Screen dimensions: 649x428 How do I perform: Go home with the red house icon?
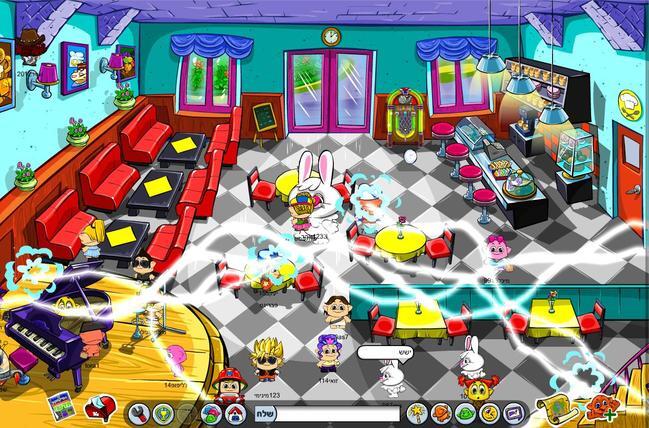[x=236, y=413]
